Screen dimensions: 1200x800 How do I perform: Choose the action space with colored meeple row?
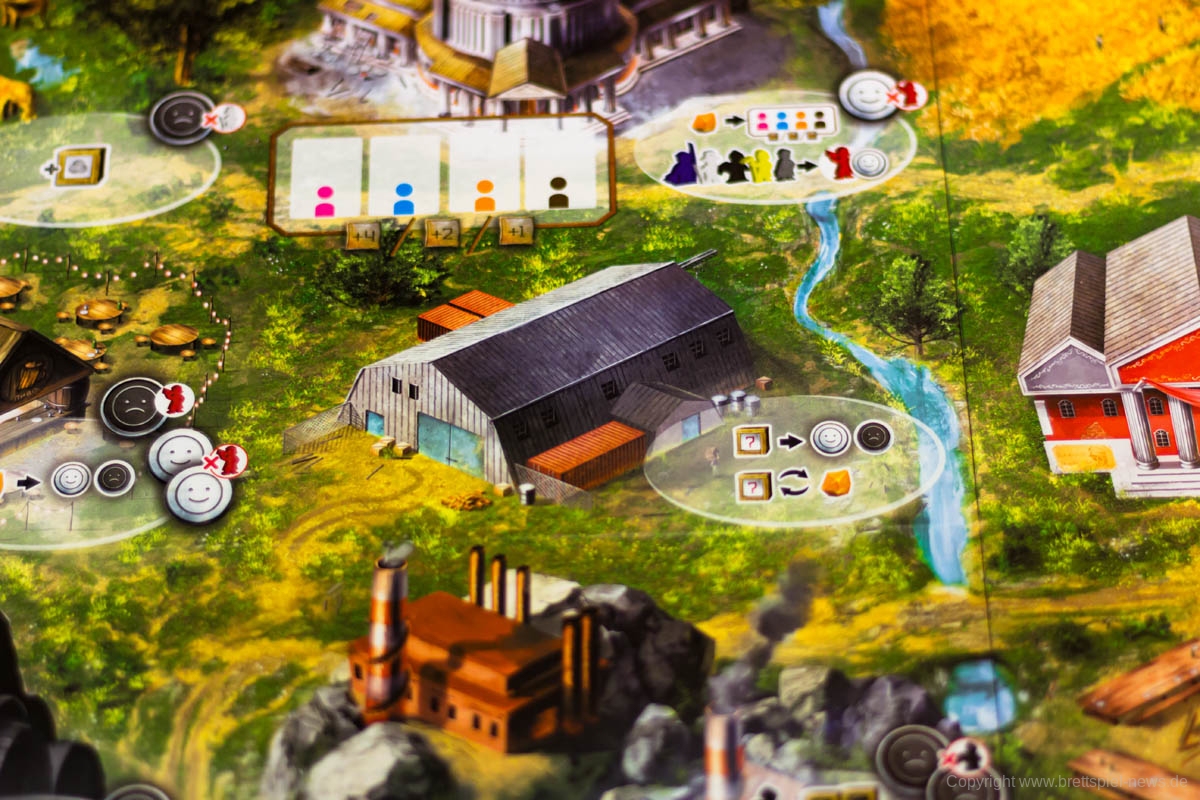point(776,143)
